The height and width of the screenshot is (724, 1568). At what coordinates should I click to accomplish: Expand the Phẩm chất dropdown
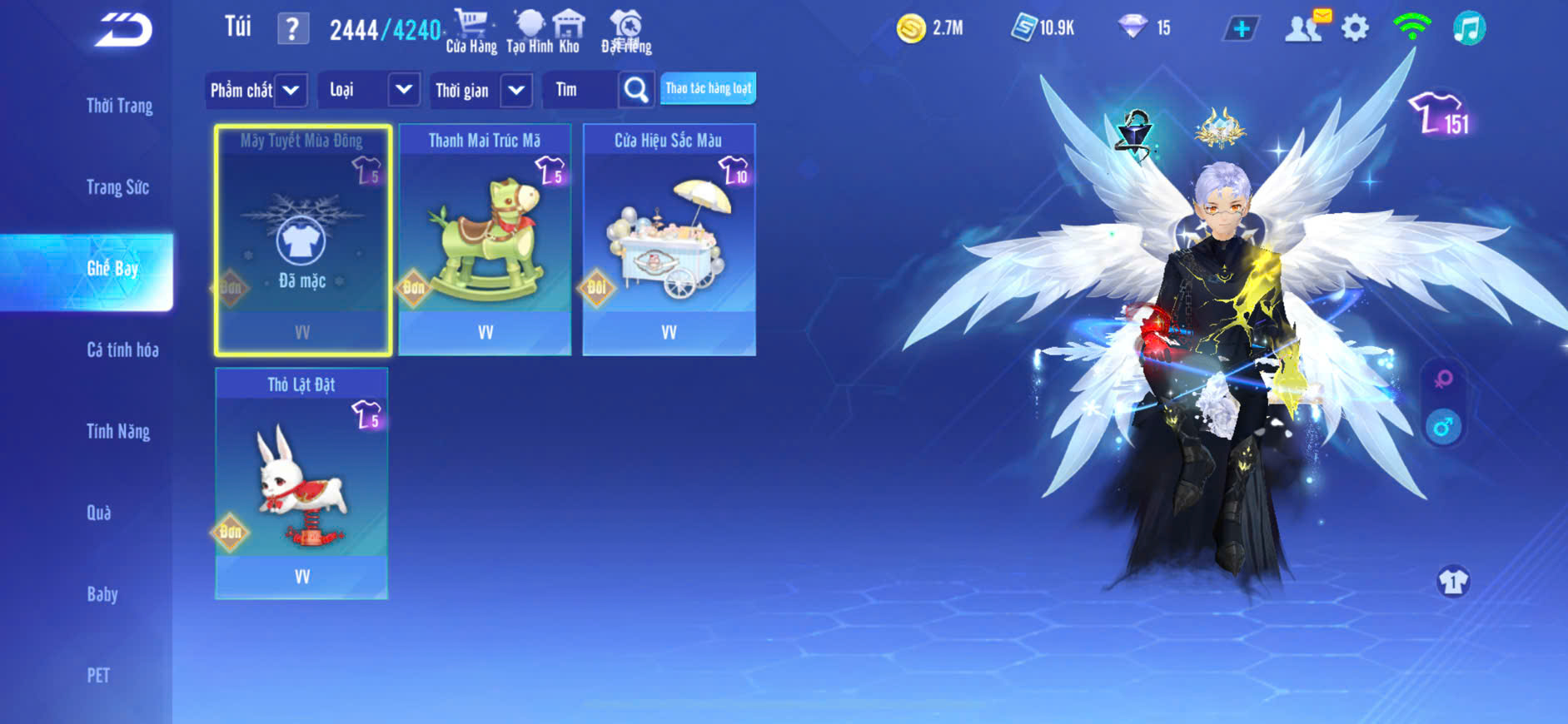tap(256, 90)
